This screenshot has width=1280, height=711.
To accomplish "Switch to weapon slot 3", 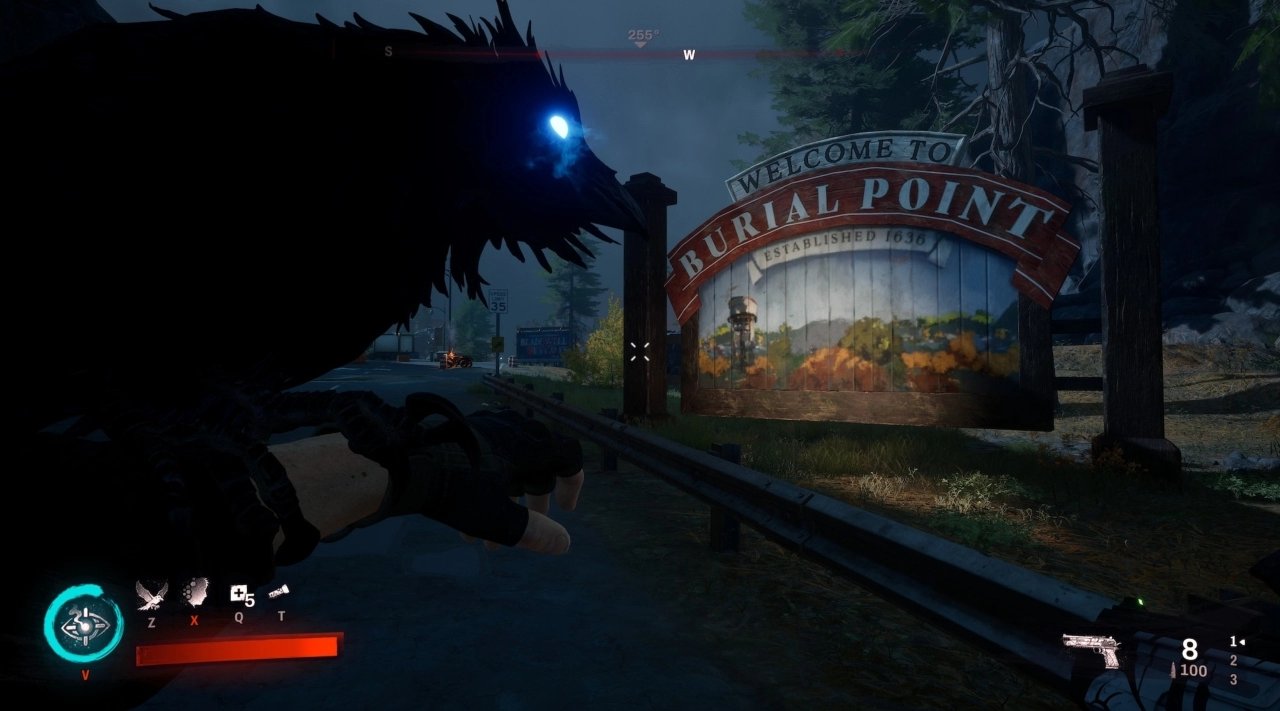I will [x=1233, y=680].
